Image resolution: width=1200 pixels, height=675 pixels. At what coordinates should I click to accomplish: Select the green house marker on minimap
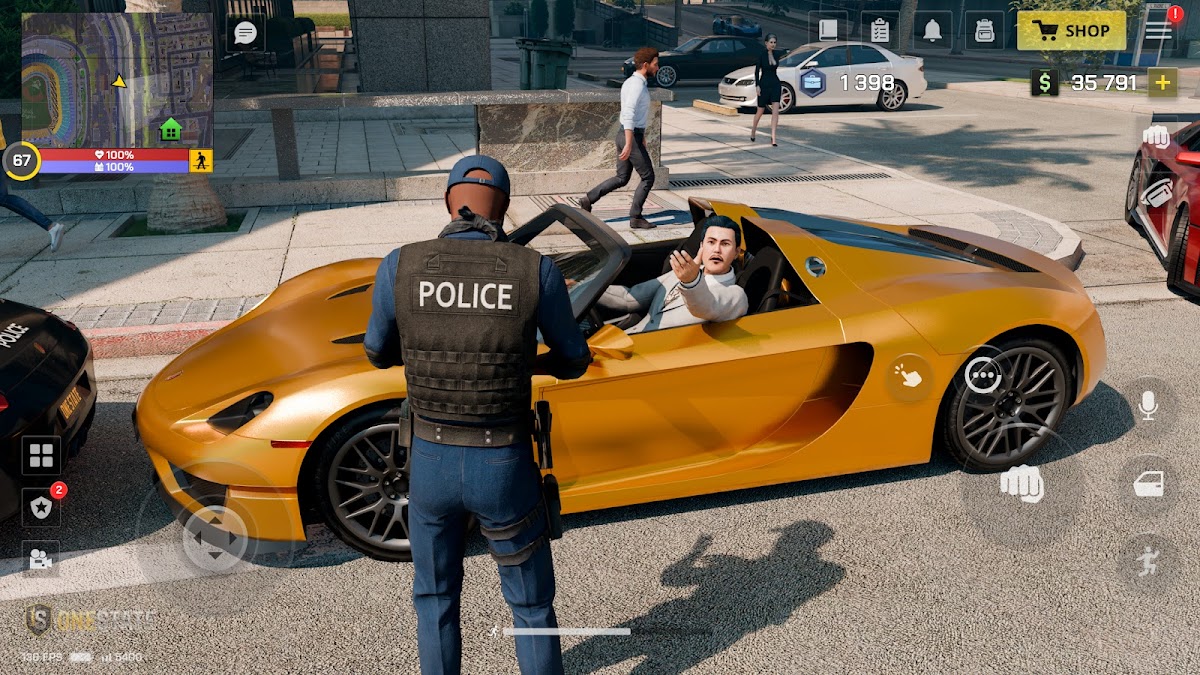pos(171,129)
